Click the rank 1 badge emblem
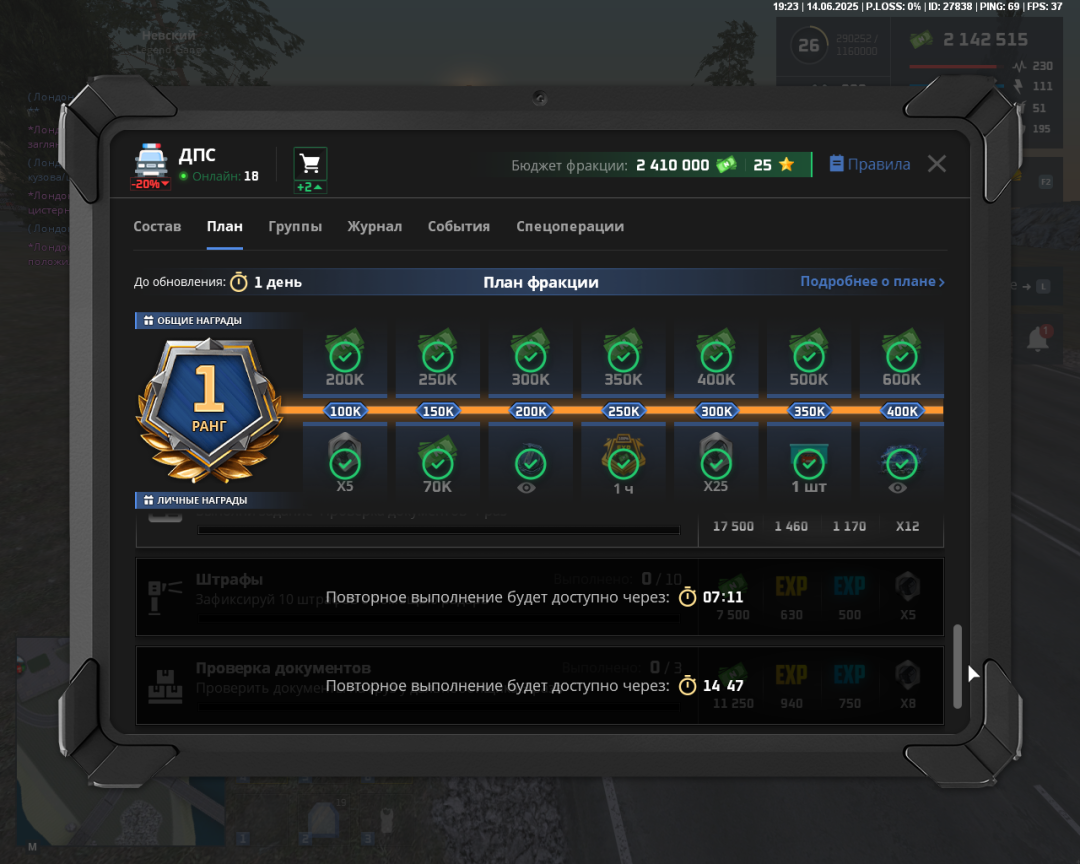 208,407
